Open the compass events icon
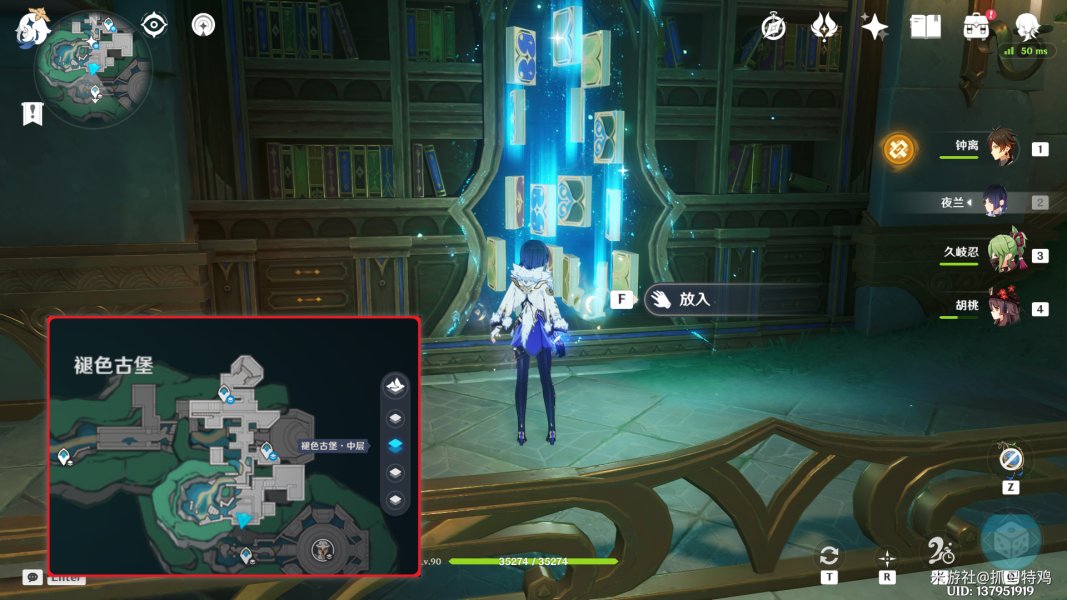Image resolution: width=1067 pixels, height=600 pixels. click(x=773, y=27)
